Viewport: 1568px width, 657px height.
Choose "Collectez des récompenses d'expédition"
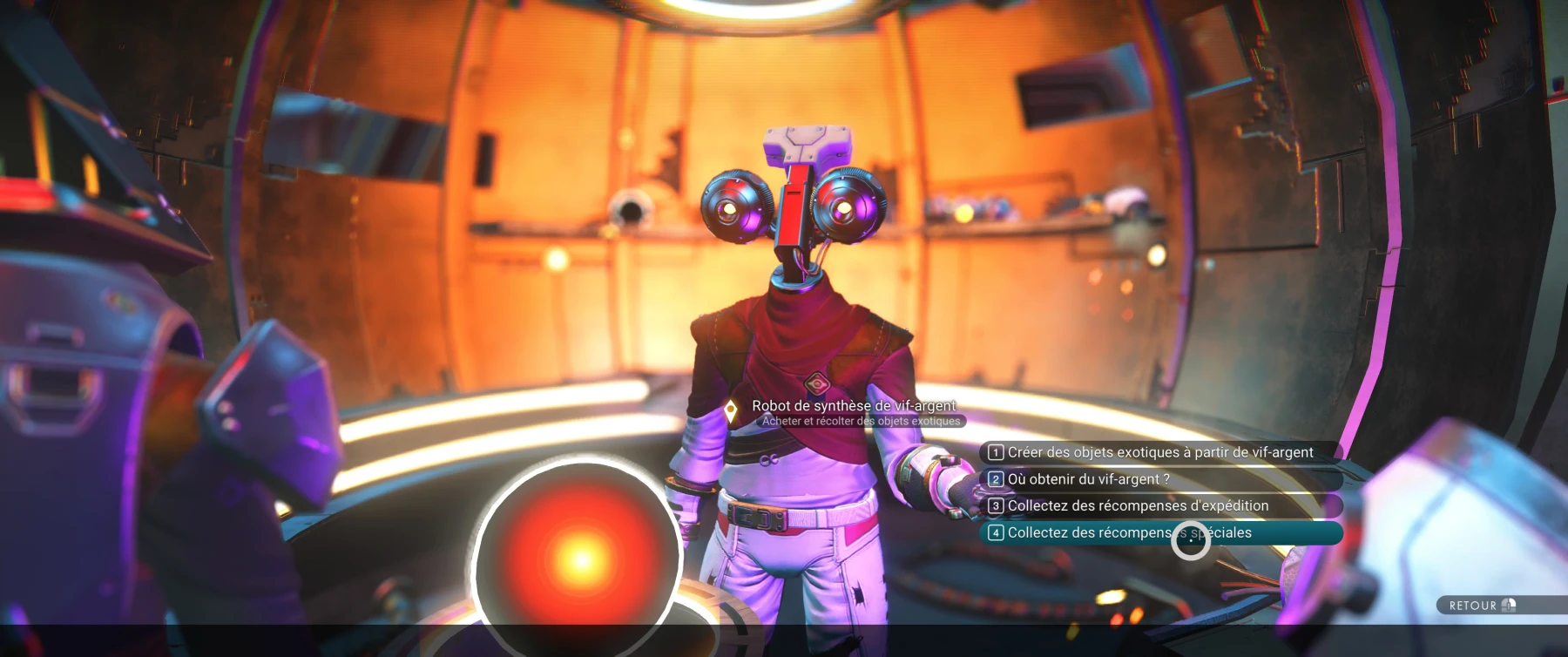coord(1137,505)
